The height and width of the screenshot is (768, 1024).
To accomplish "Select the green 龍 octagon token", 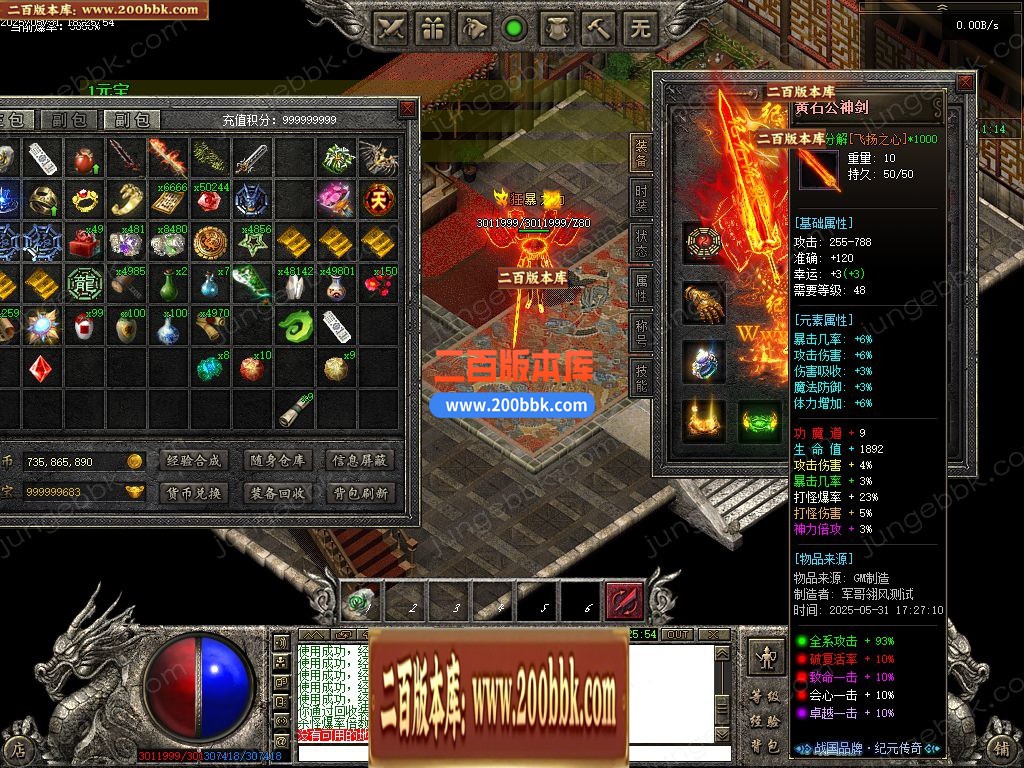I will click(x=82, y=284).
